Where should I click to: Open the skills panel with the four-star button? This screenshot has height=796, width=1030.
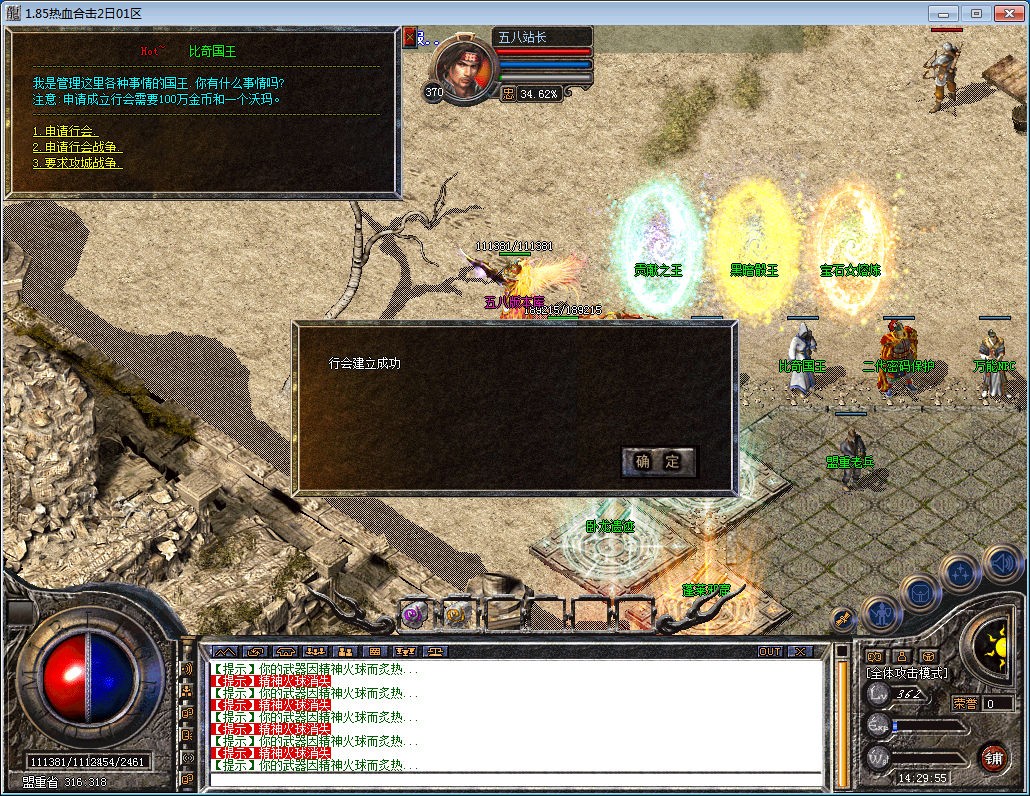(960, 574)
